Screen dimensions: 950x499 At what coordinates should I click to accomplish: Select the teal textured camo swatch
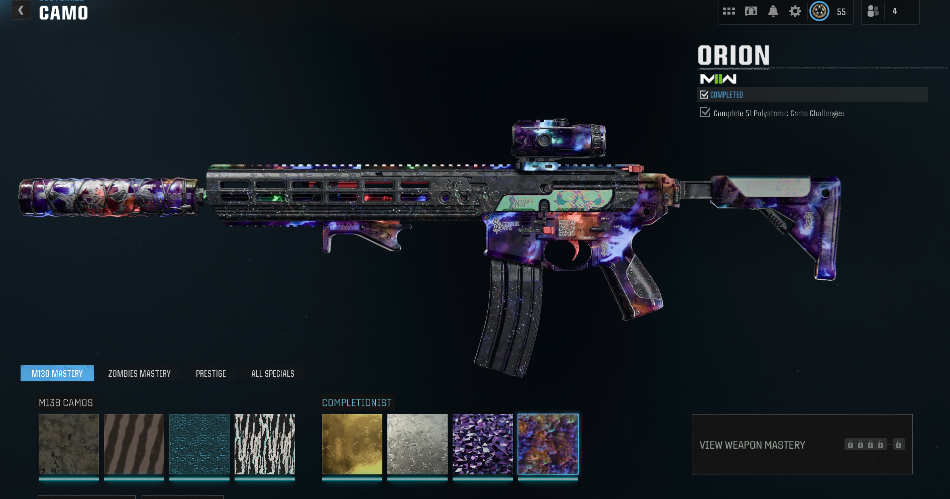[199, 444]
